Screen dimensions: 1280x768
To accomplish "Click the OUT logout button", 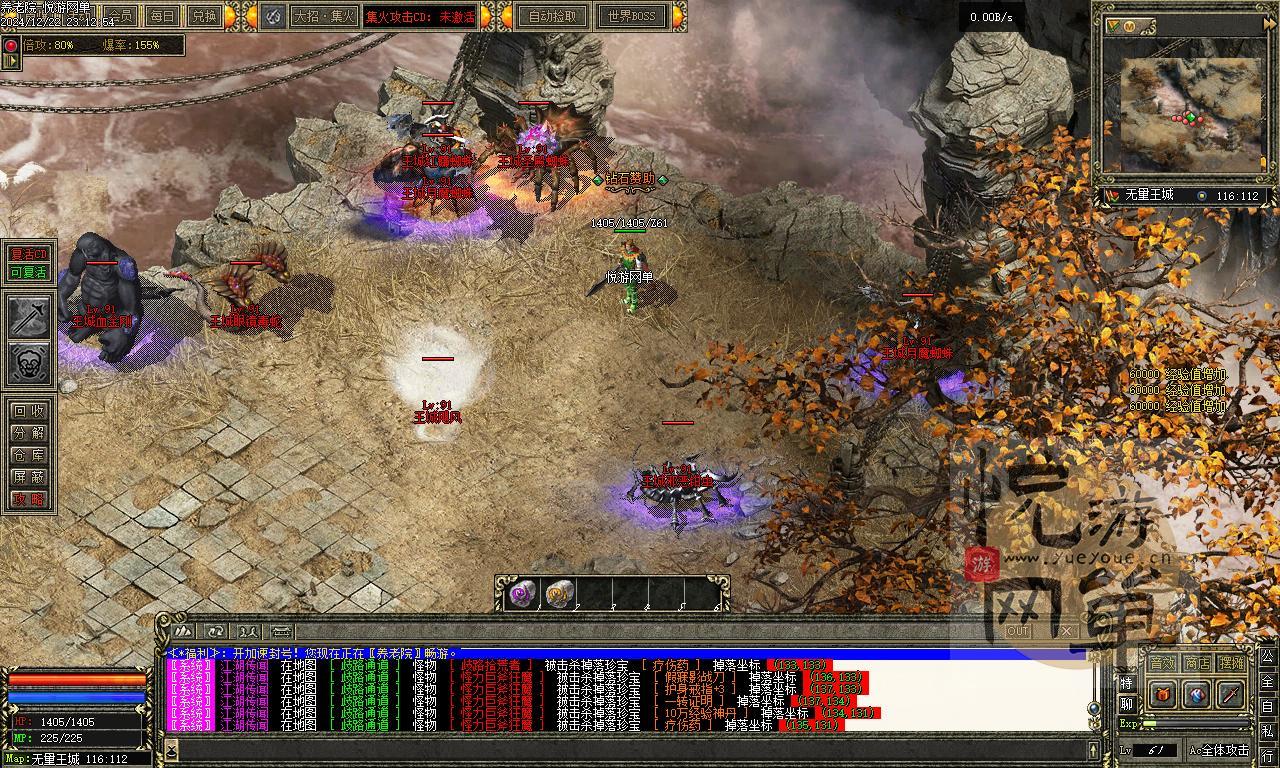I will 1018,631.
